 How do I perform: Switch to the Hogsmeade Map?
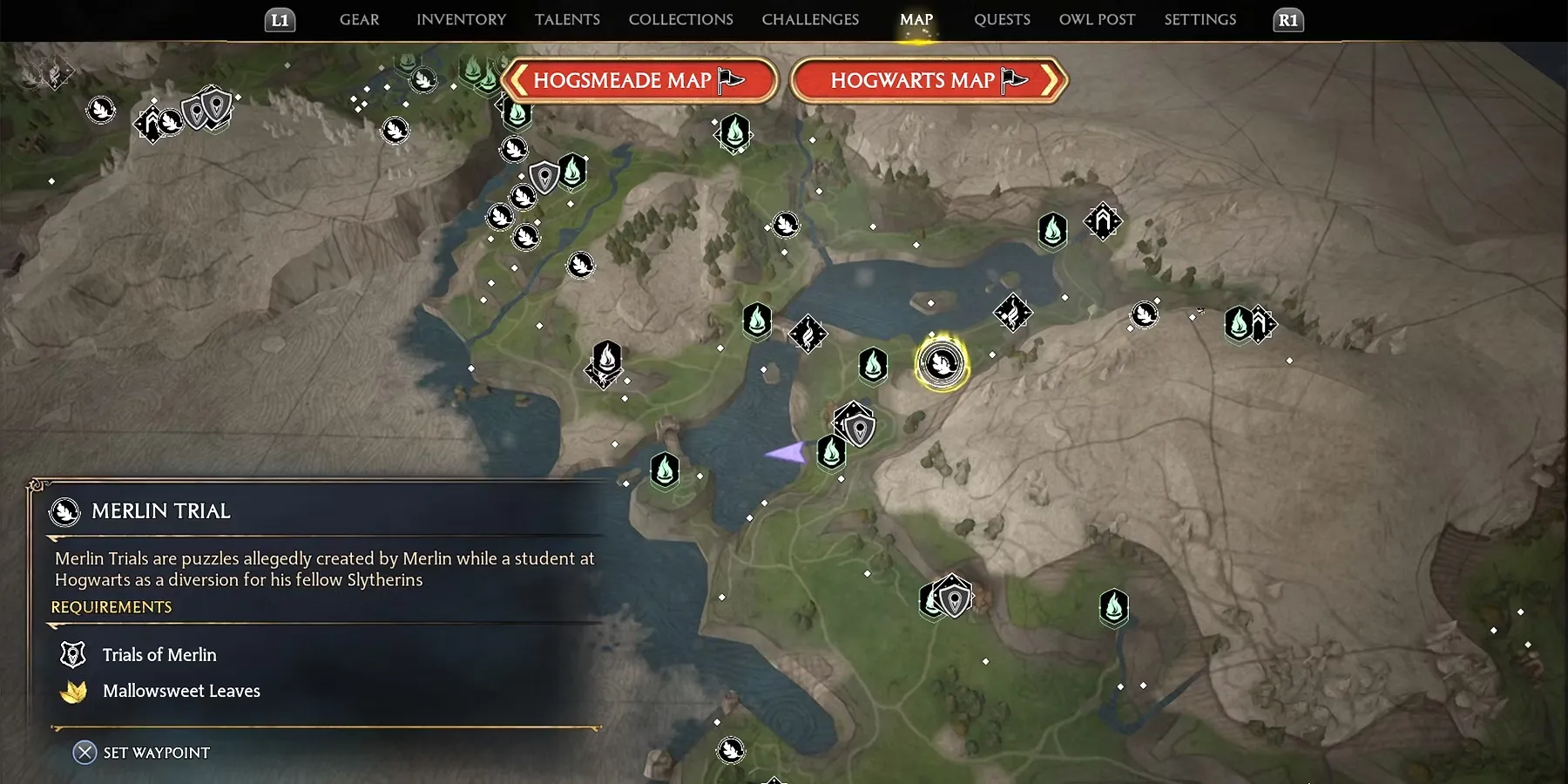coord(639,81)
